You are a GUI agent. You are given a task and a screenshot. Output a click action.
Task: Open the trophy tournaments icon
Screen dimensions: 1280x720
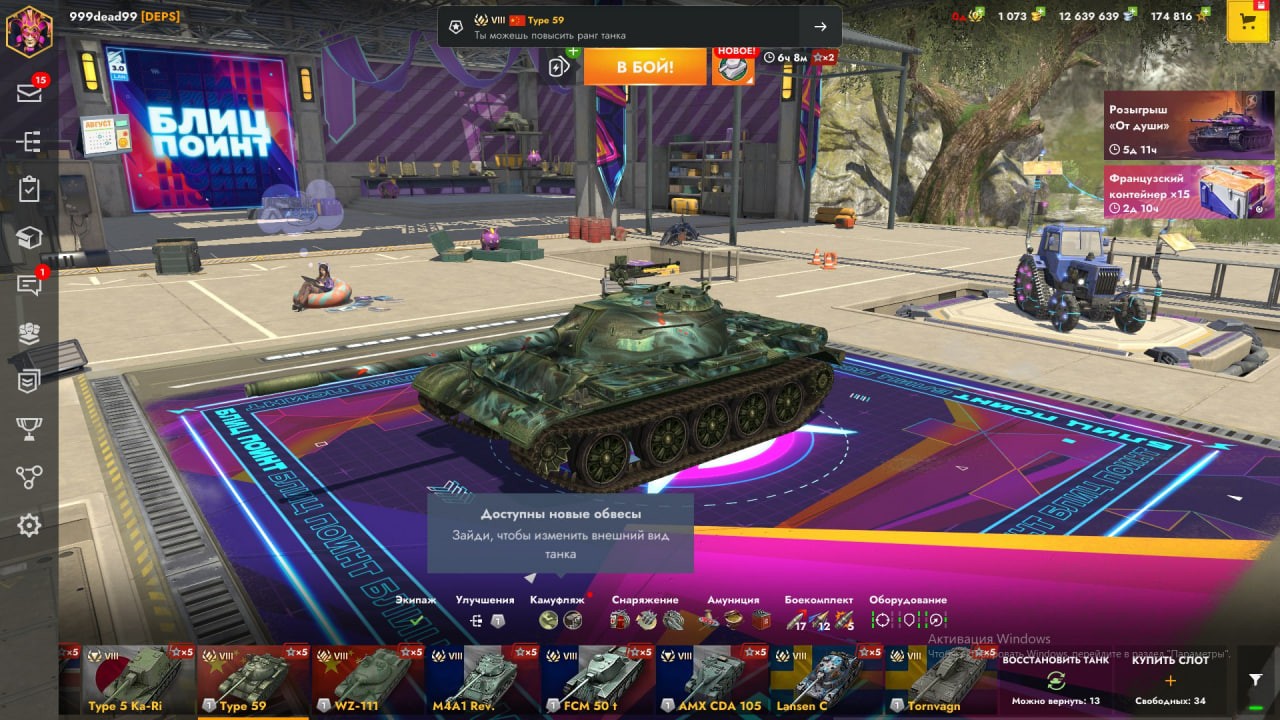(29, 429)
